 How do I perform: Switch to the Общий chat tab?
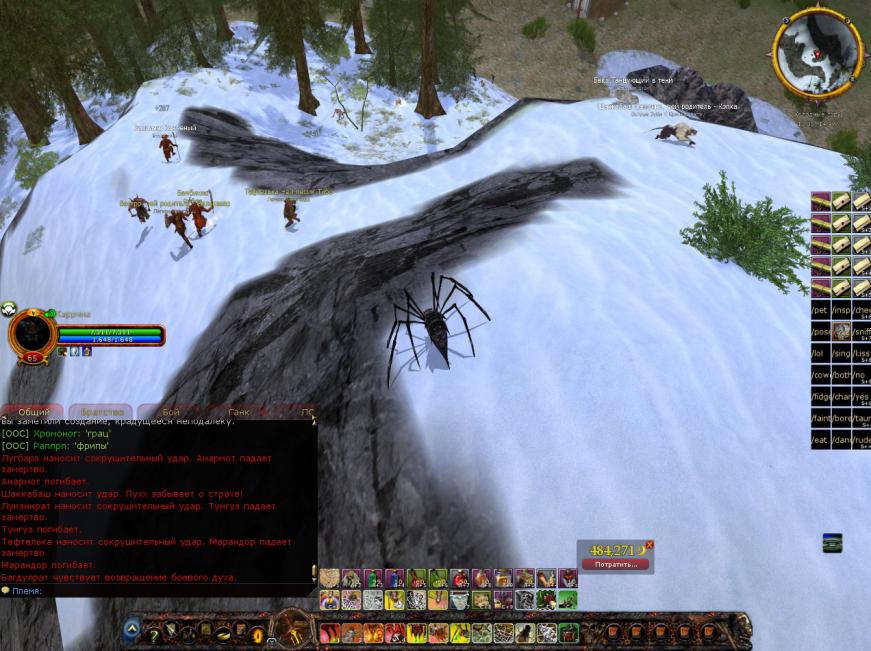33,412
